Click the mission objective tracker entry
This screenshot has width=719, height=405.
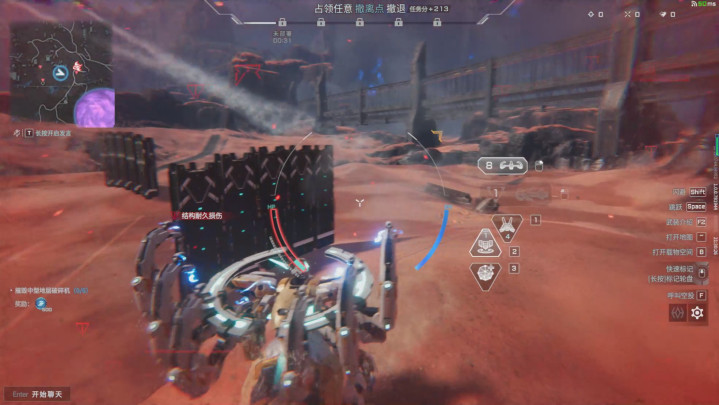coord(50,290)
